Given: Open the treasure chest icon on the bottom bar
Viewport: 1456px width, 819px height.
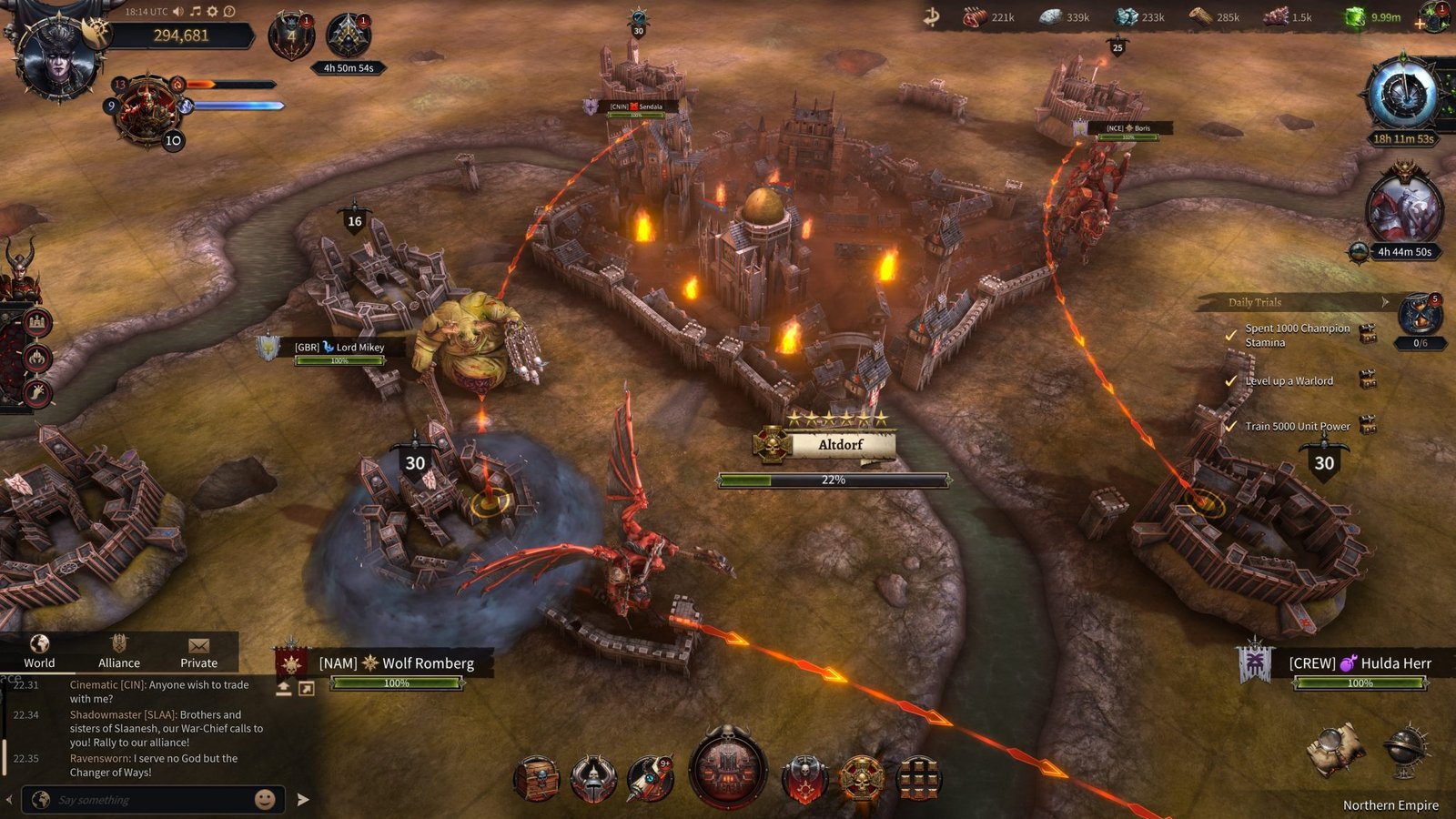Looking at the screenshot, I should [537, 778].
